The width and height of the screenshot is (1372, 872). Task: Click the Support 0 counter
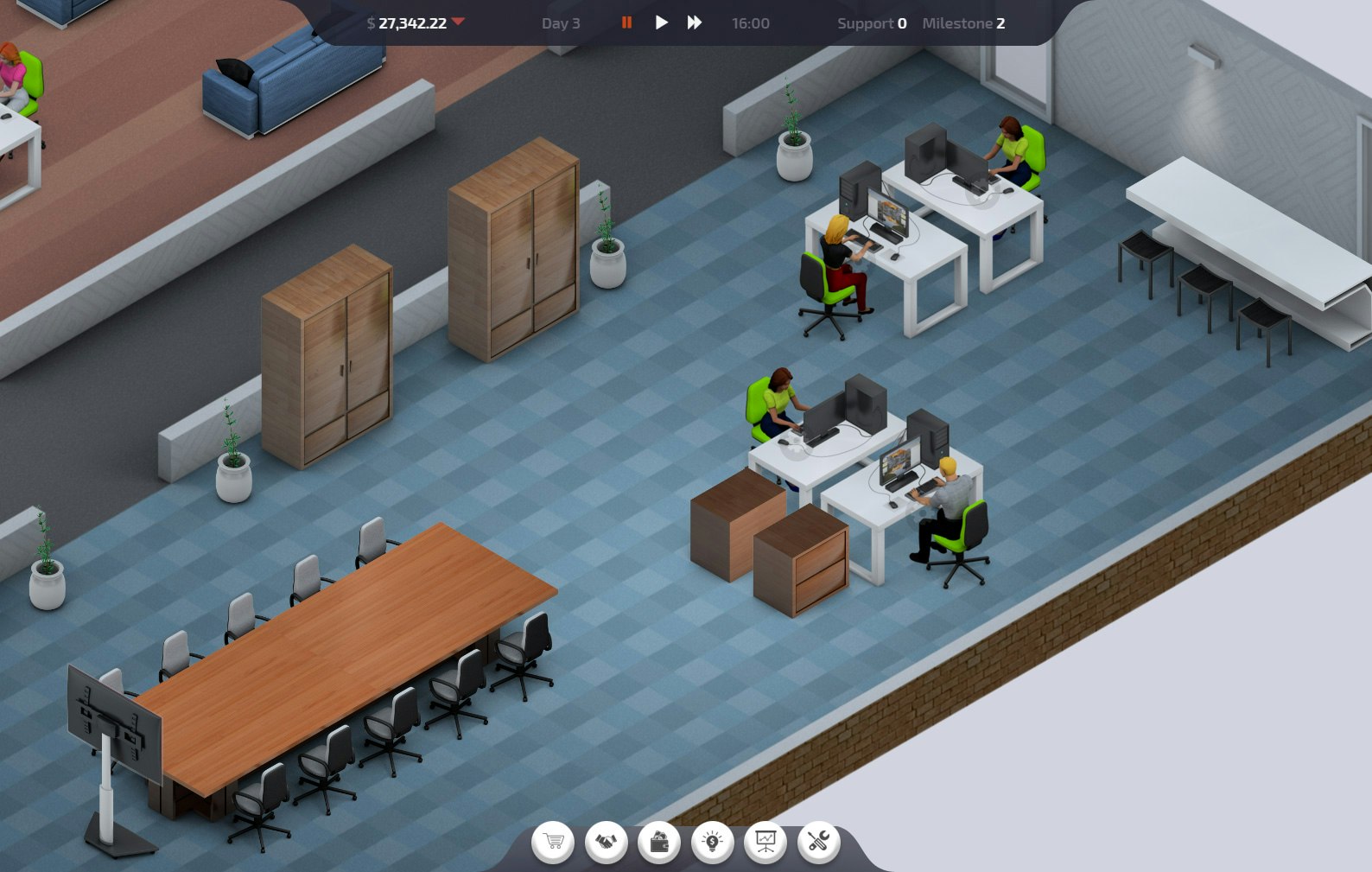tap(871, 24)
